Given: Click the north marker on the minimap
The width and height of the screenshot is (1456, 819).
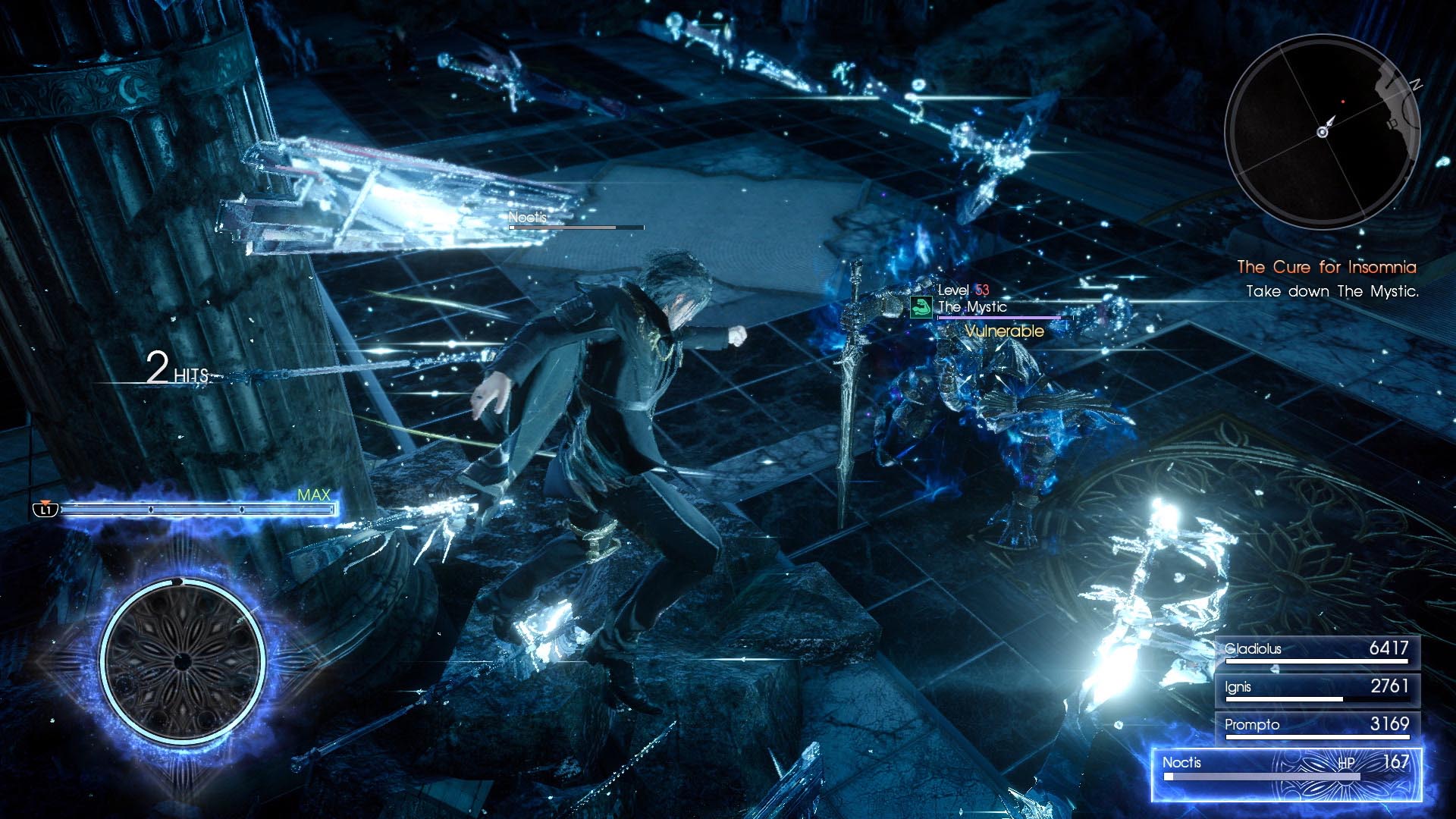Looking at the screenshot, I should pos(1415,86).
